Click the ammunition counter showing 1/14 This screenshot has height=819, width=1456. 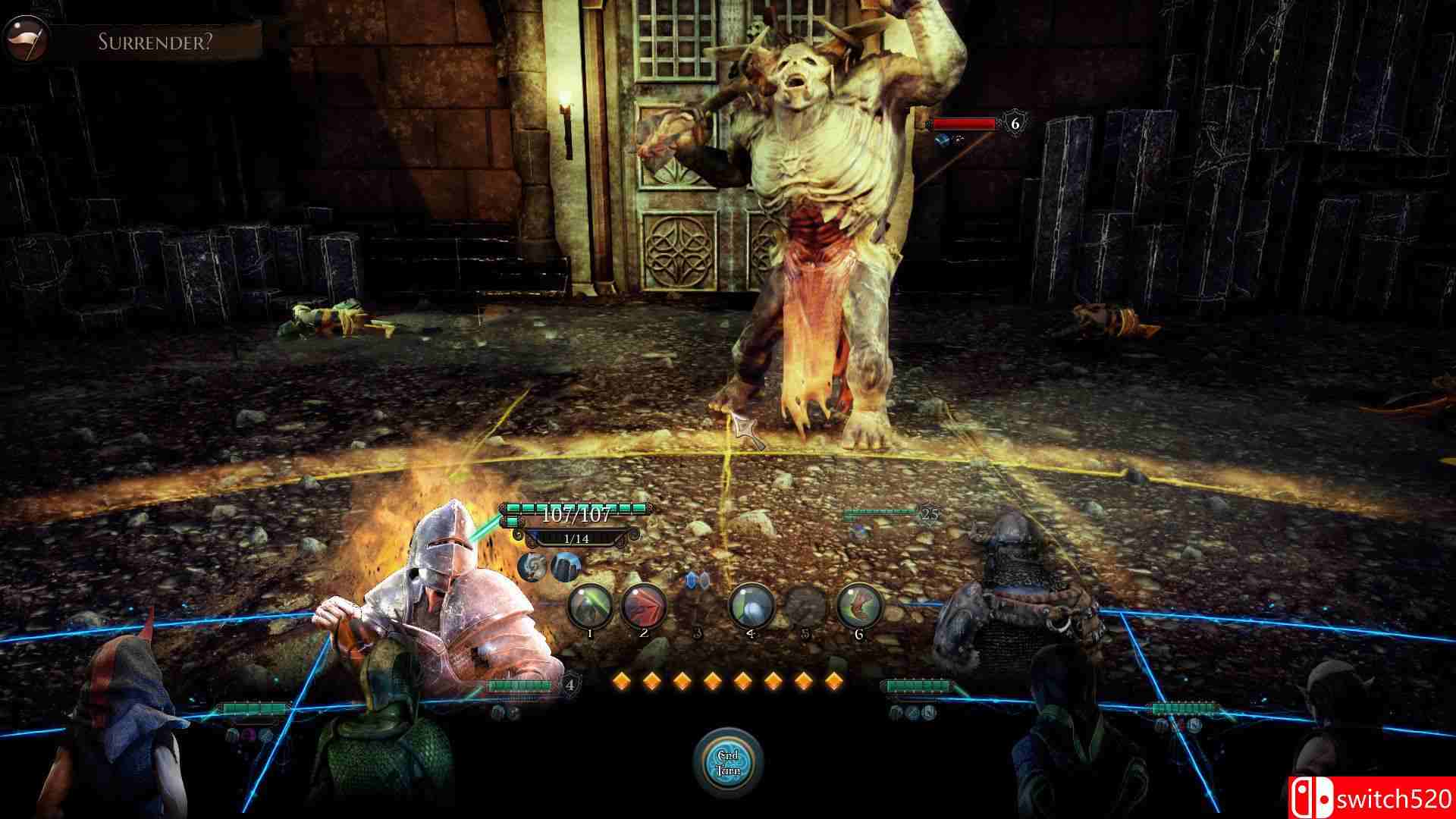click(576, 540)
